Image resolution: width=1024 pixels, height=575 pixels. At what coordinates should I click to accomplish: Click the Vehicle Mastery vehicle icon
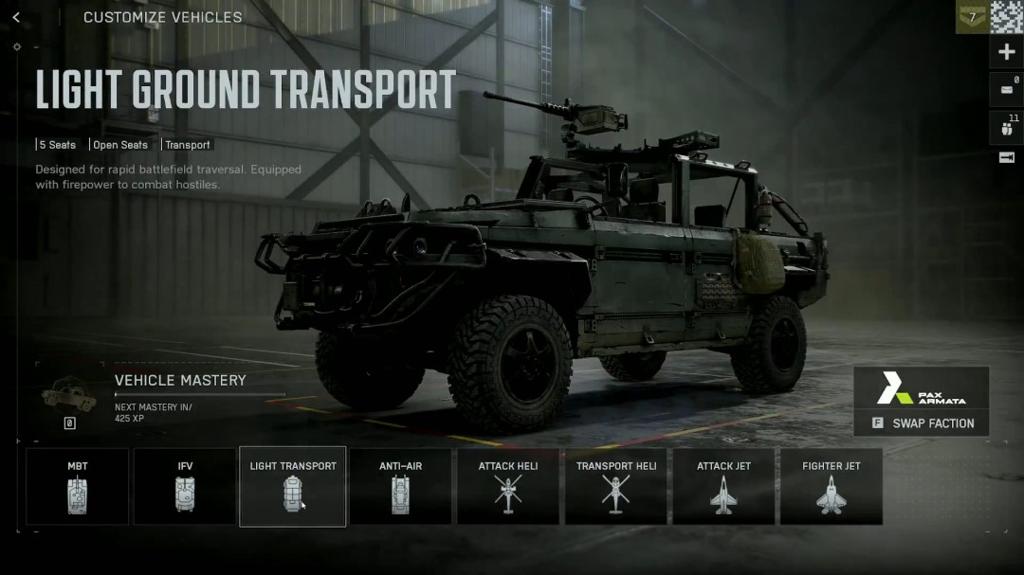click(x=69, y=398)
